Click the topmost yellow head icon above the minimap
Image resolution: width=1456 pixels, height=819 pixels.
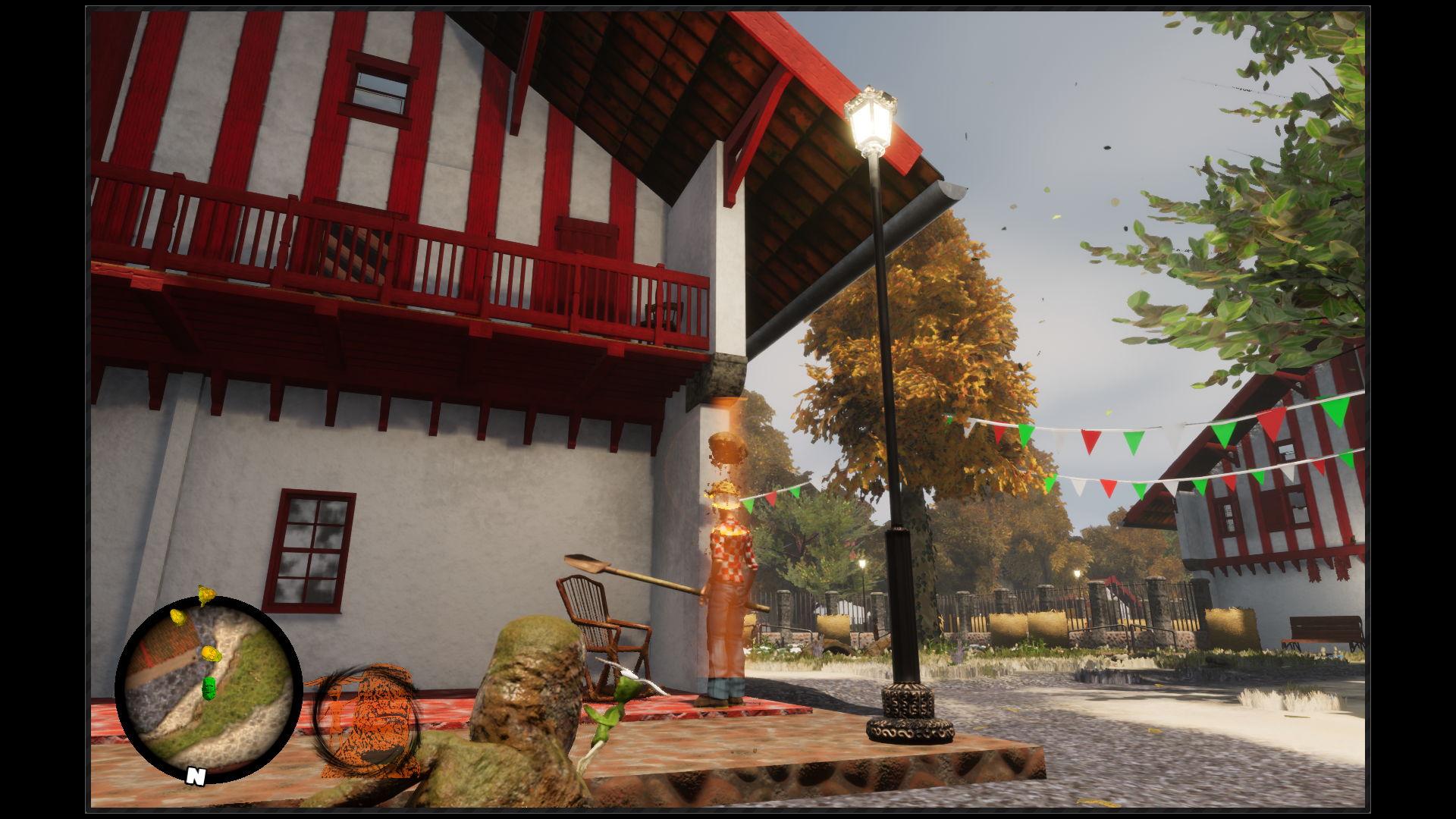(206, 595)
